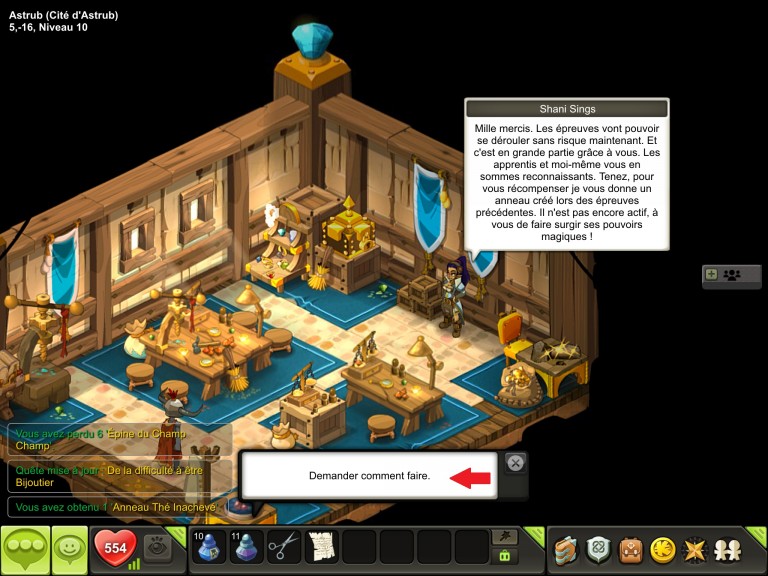The width and height of the screenshot is (768, 576).
Task: Click the green lock icon on shortcut bar
Action: point(505,556)
